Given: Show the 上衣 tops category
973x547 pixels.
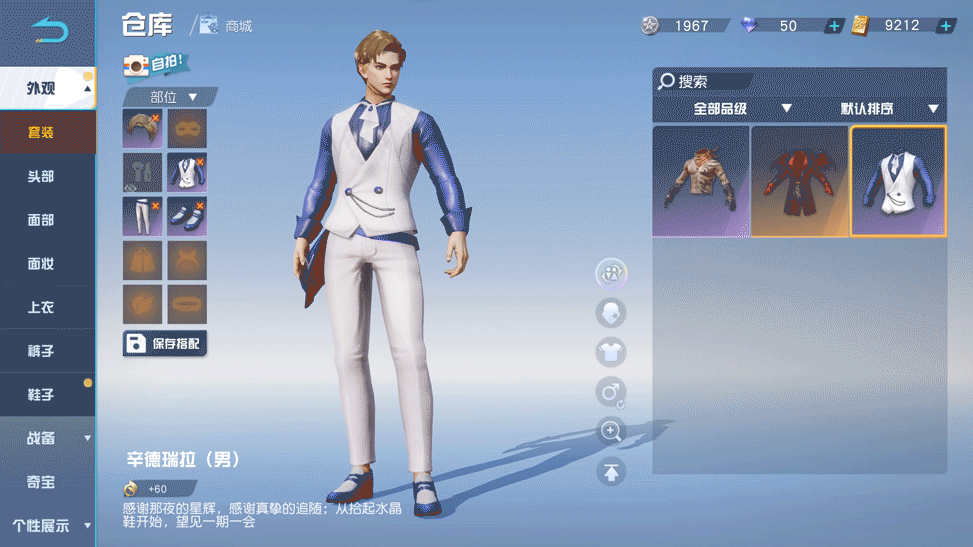Looking at the screenshot, I should pyautogui.click(x=41, y=307).
